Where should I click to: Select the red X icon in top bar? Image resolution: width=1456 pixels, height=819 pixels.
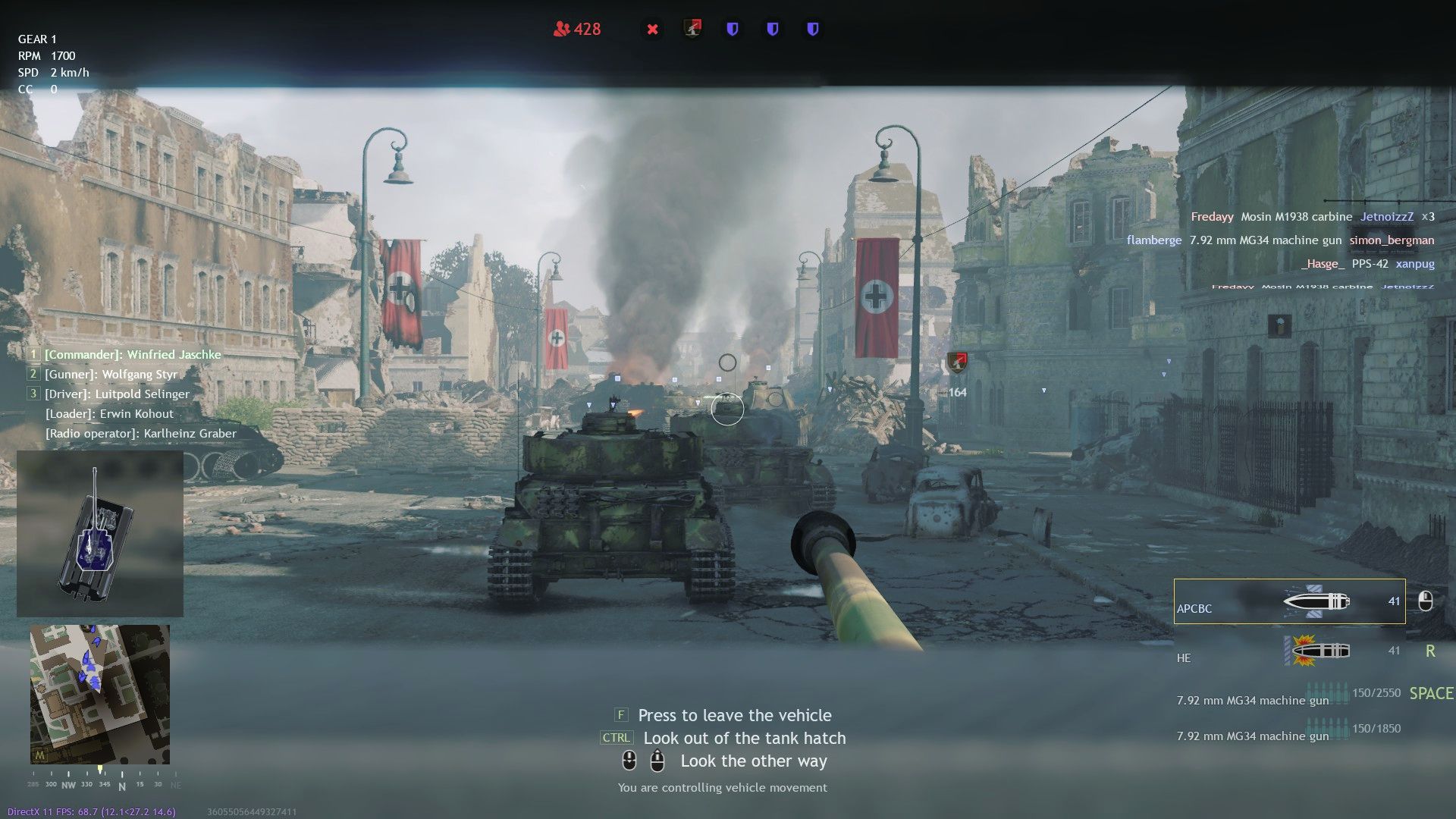[652, 29]
